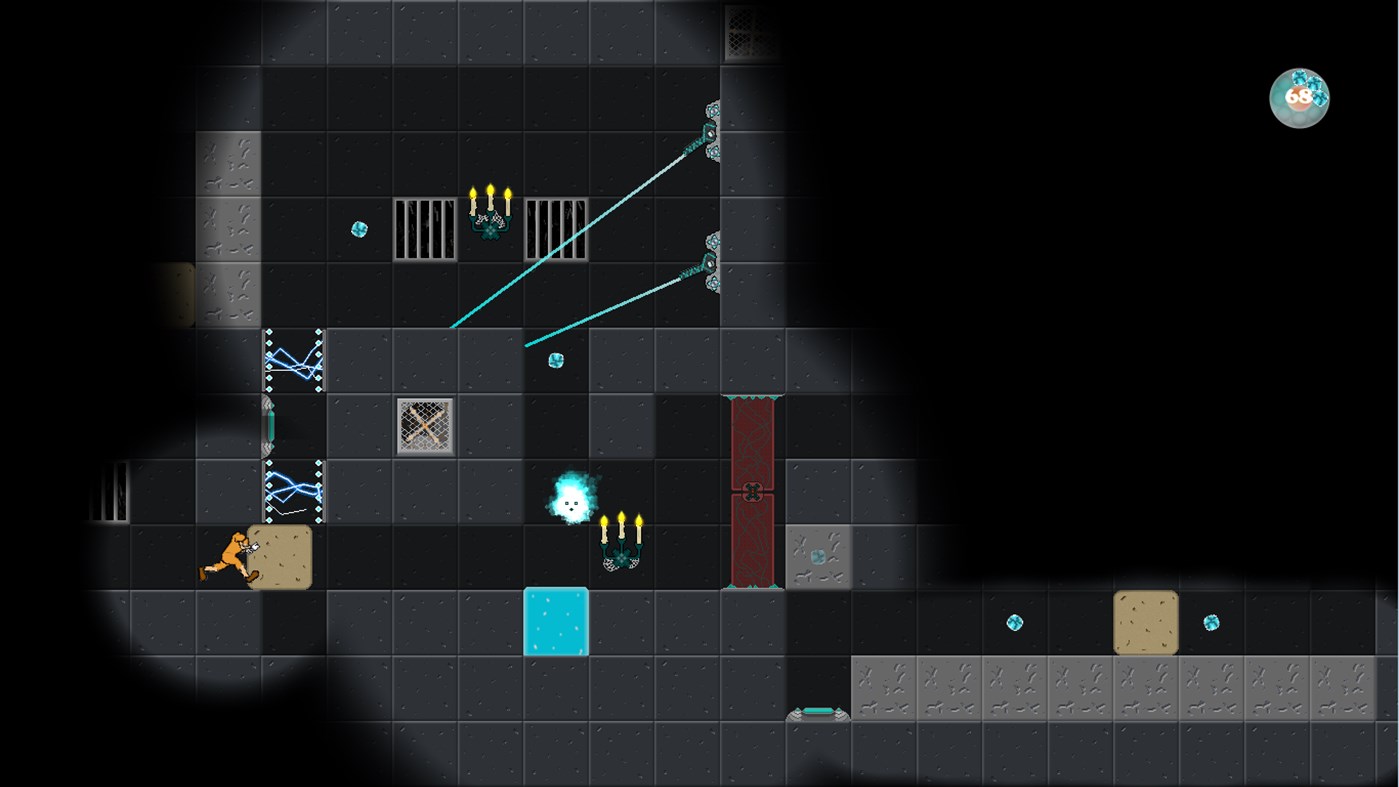Click the diamond floating near the top bars

360,230
